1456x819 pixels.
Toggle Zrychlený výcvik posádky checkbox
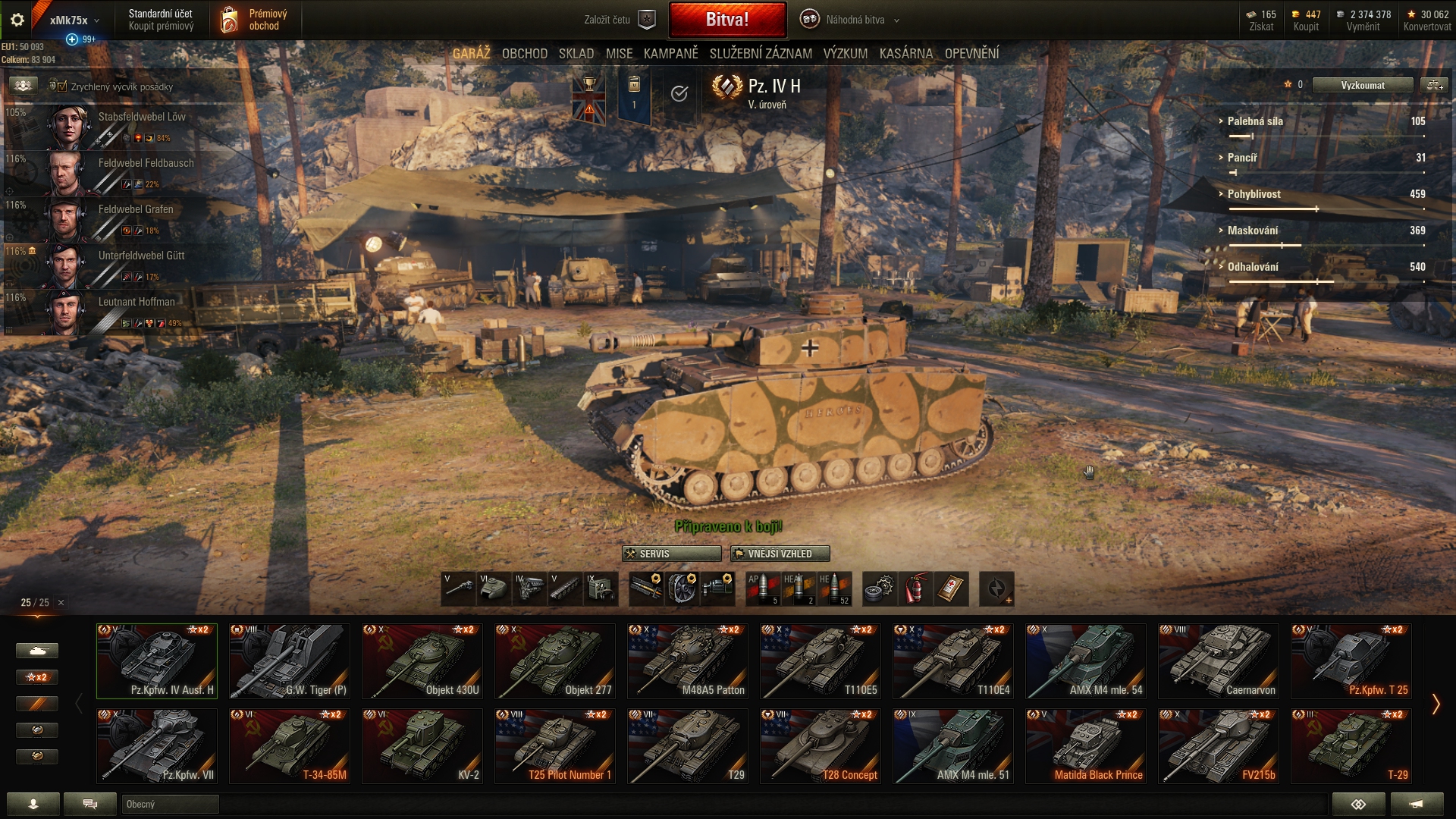(x=59, y=86)
